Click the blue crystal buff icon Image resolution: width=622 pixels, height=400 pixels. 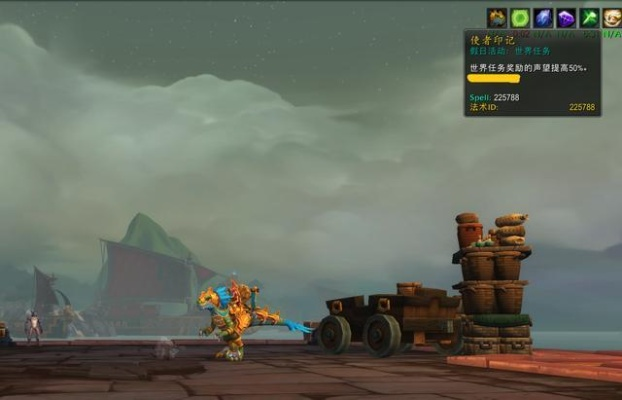pos(543,18)
